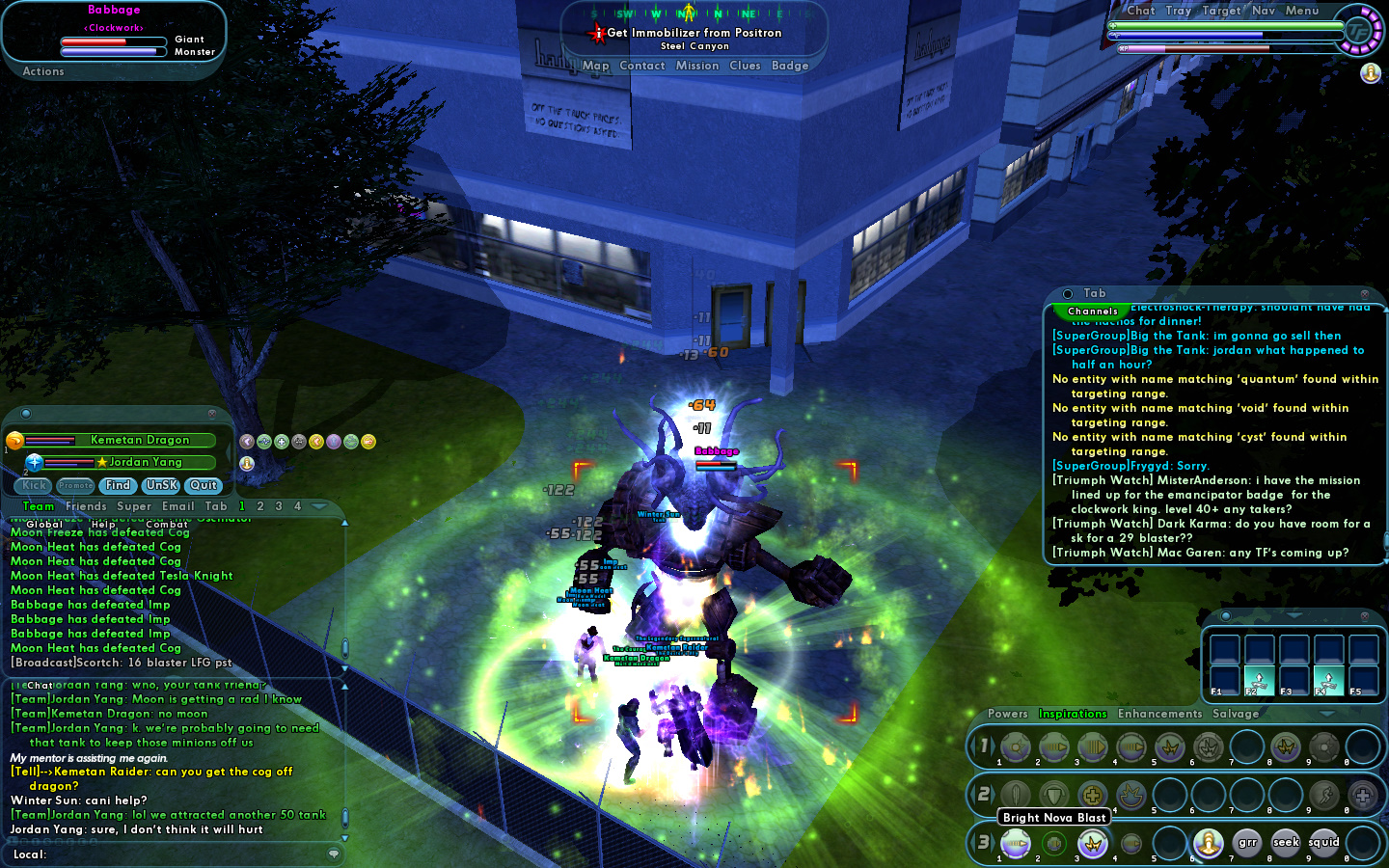Select teammate Kemetan Dragon
This screenshot has height=868, width=1389.
pyautogui.click(x=139, y=440)
